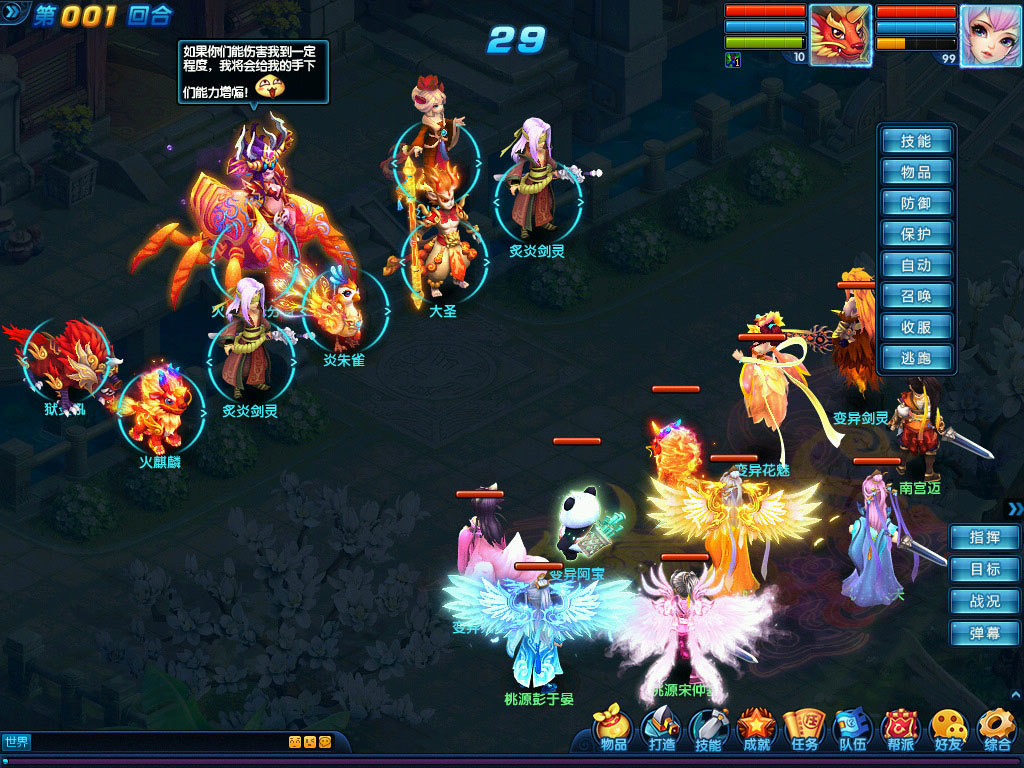
Task: Select the 保护 protect command
Action: click(x=916, y=234)
